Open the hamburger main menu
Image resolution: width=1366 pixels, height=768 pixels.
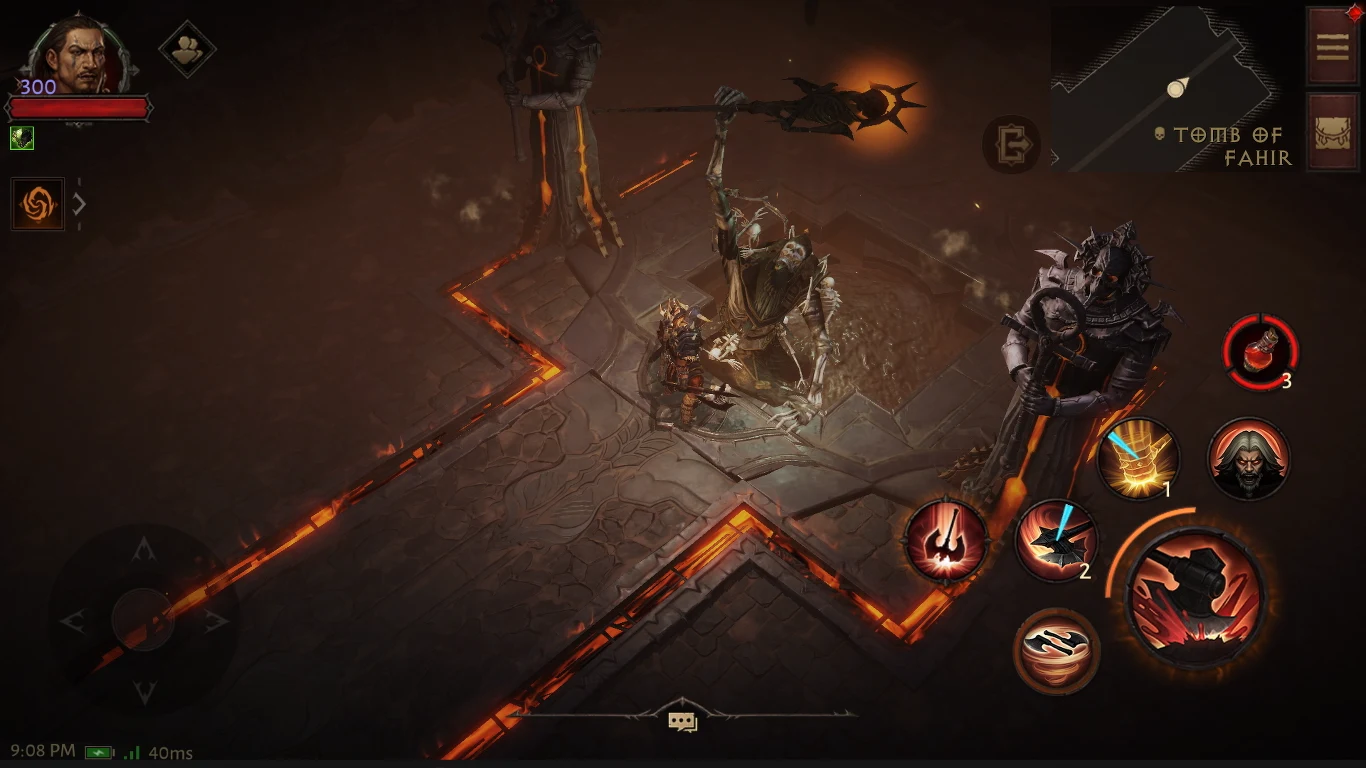pos(1331,45)
